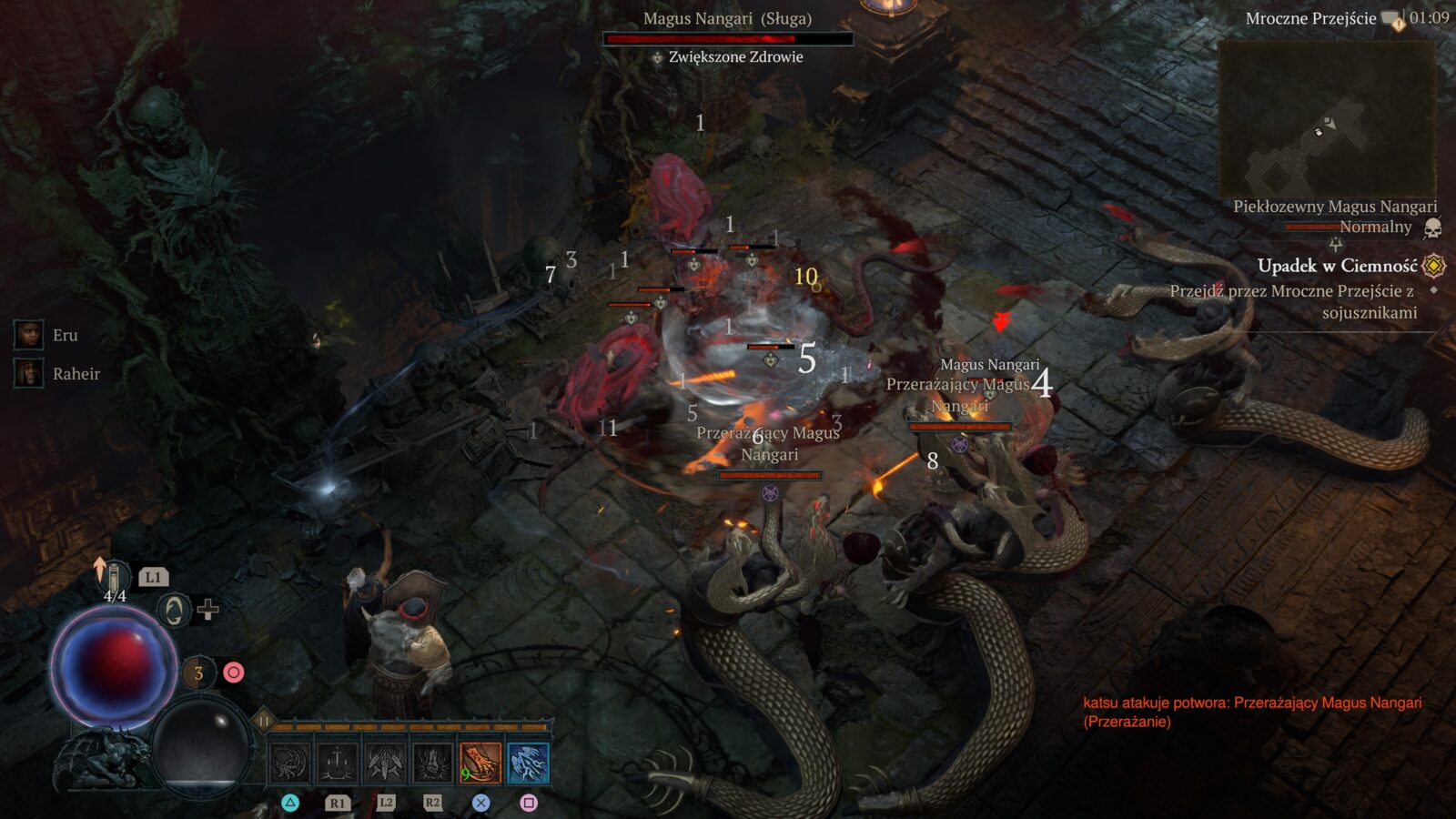Image resolution: width=1456 pixels, height=819 pixels.
Task: Click the plus button beside the evade icon
Action: click(x=207, y=611)
